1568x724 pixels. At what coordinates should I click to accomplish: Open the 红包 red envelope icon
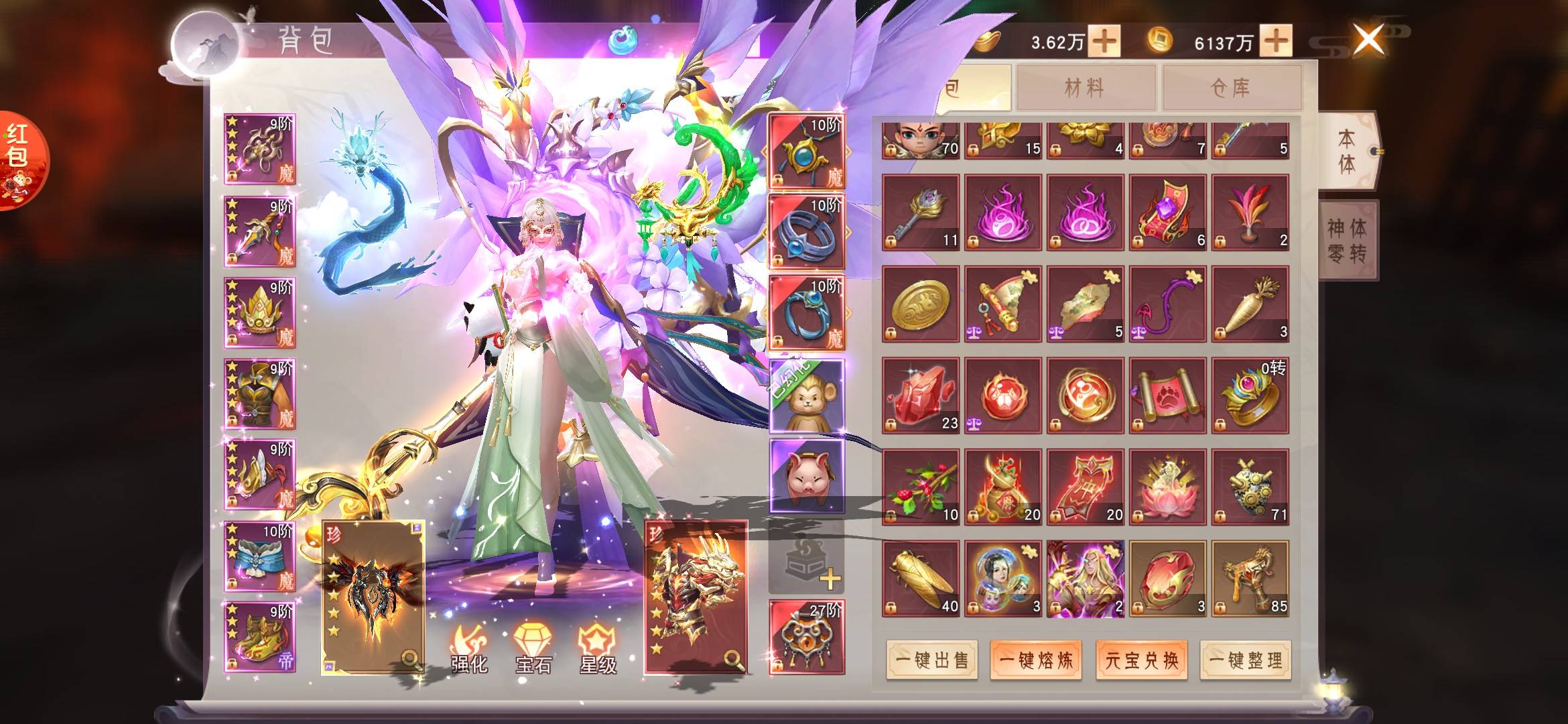(x=20, y=161)
